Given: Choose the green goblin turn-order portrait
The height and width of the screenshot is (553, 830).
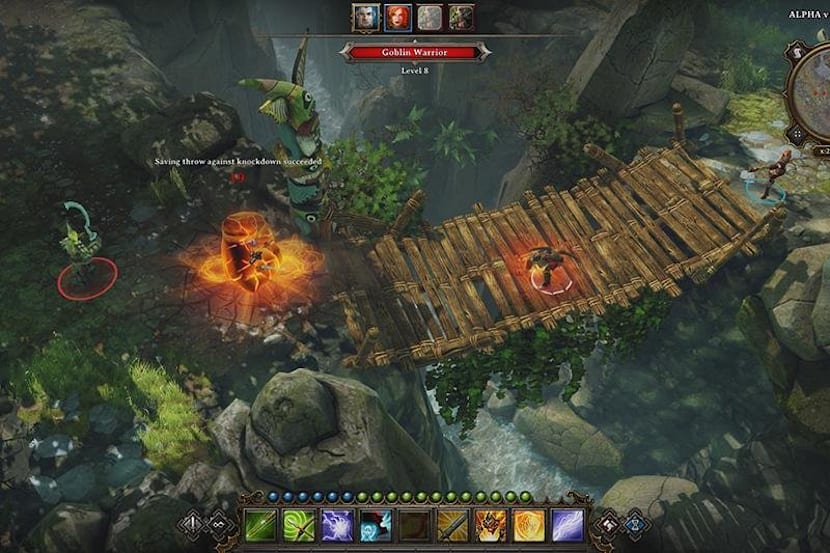Looking at the screenshot, I should pyautogui.click(x=461, y=17).
